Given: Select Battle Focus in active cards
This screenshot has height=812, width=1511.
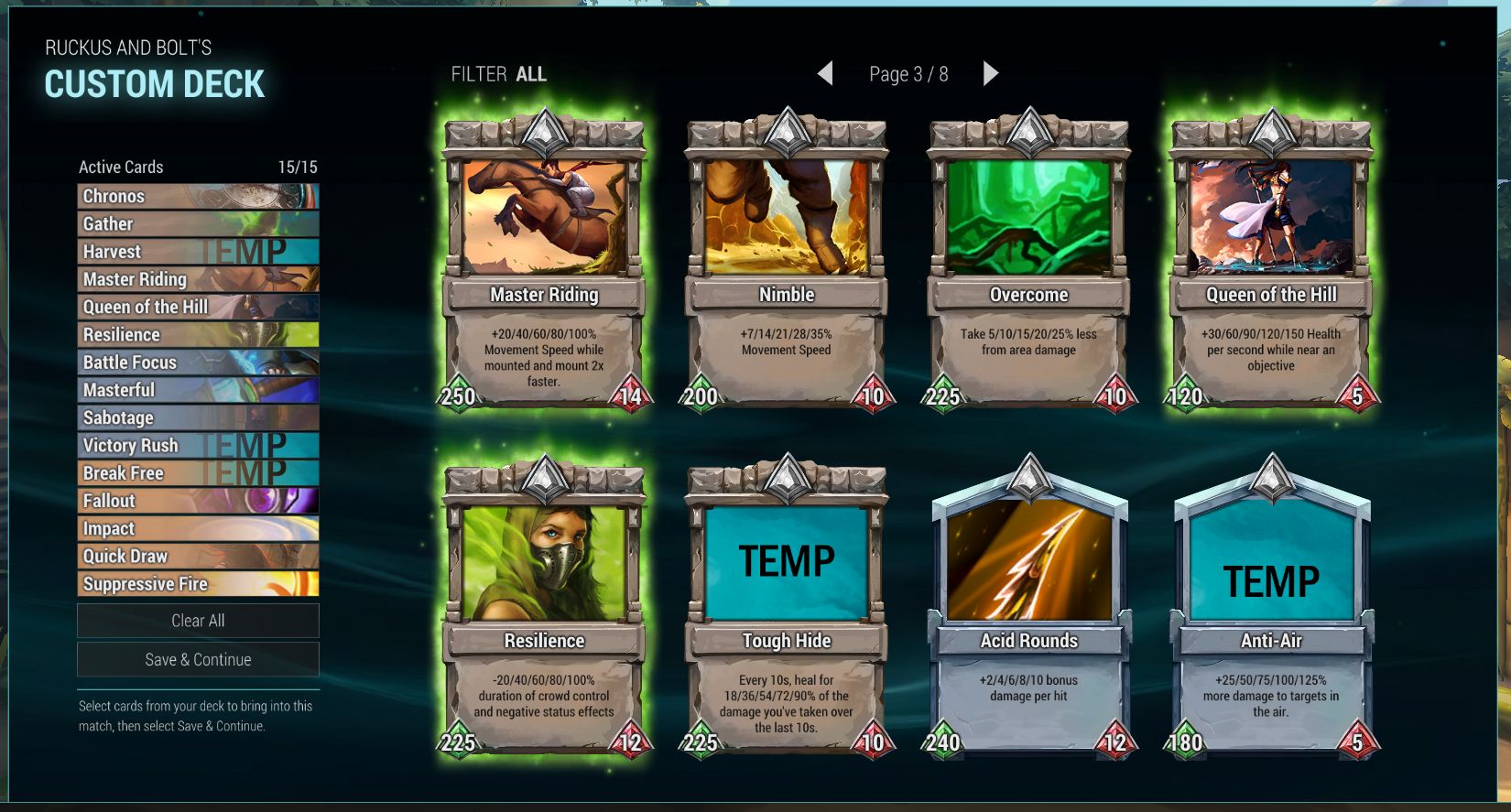Looking at the screenshot, I should (198, 363).
